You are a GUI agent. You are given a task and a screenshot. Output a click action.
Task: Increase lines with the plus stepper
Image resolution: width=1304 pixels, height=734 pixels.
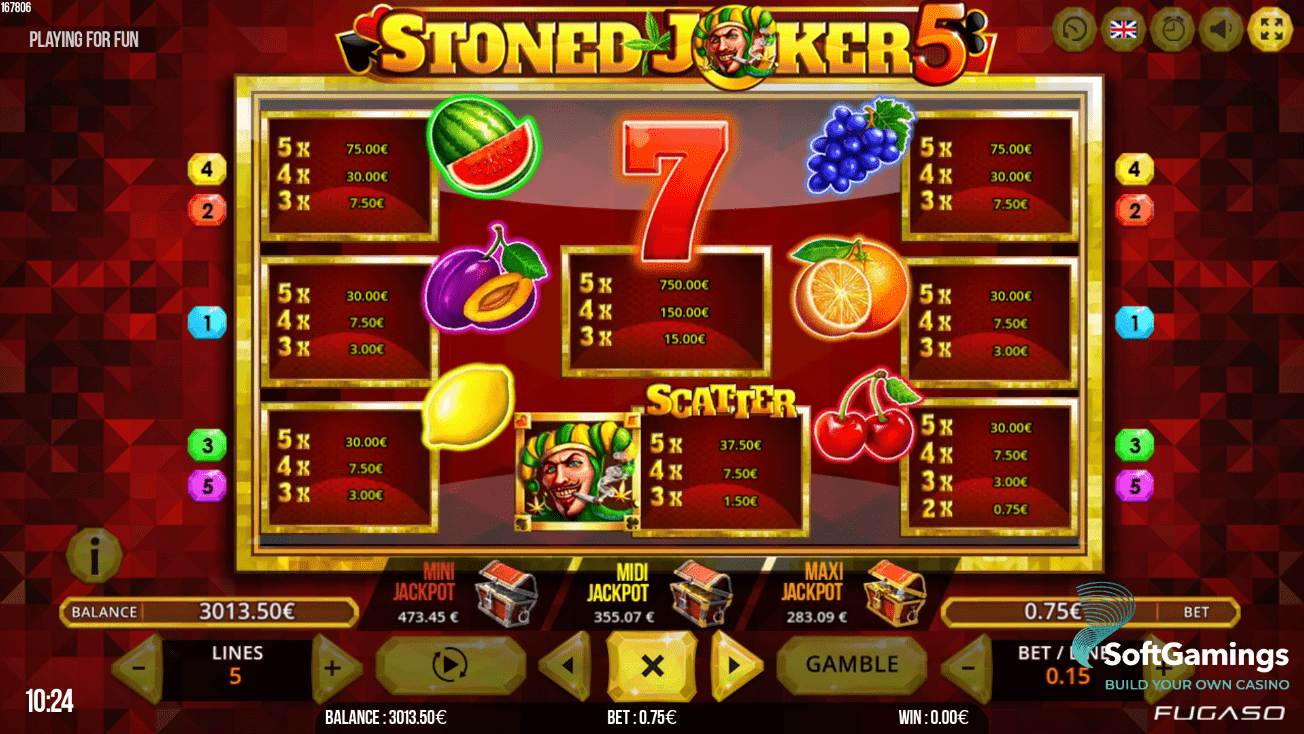point(334,667)
